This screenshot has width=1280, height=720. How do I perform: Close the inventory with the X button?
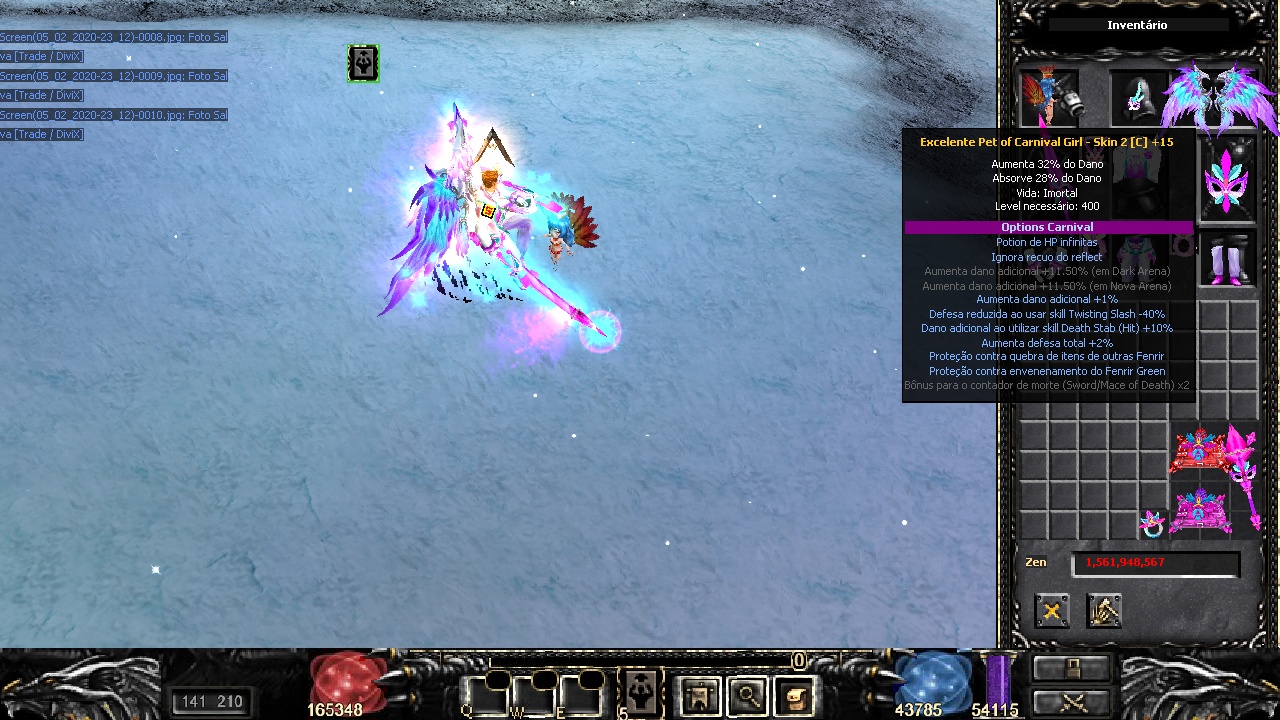1051,610
